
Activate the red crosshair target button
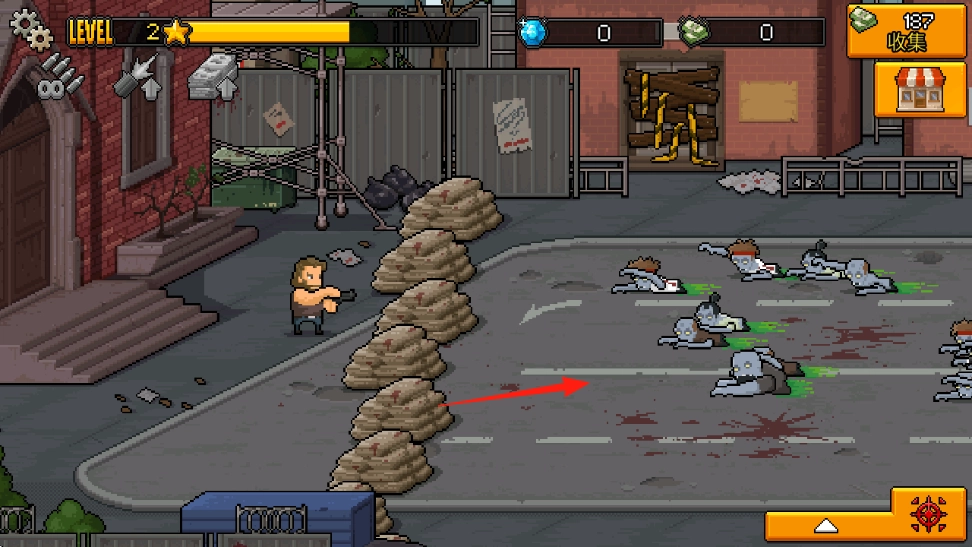click(929, 514)
